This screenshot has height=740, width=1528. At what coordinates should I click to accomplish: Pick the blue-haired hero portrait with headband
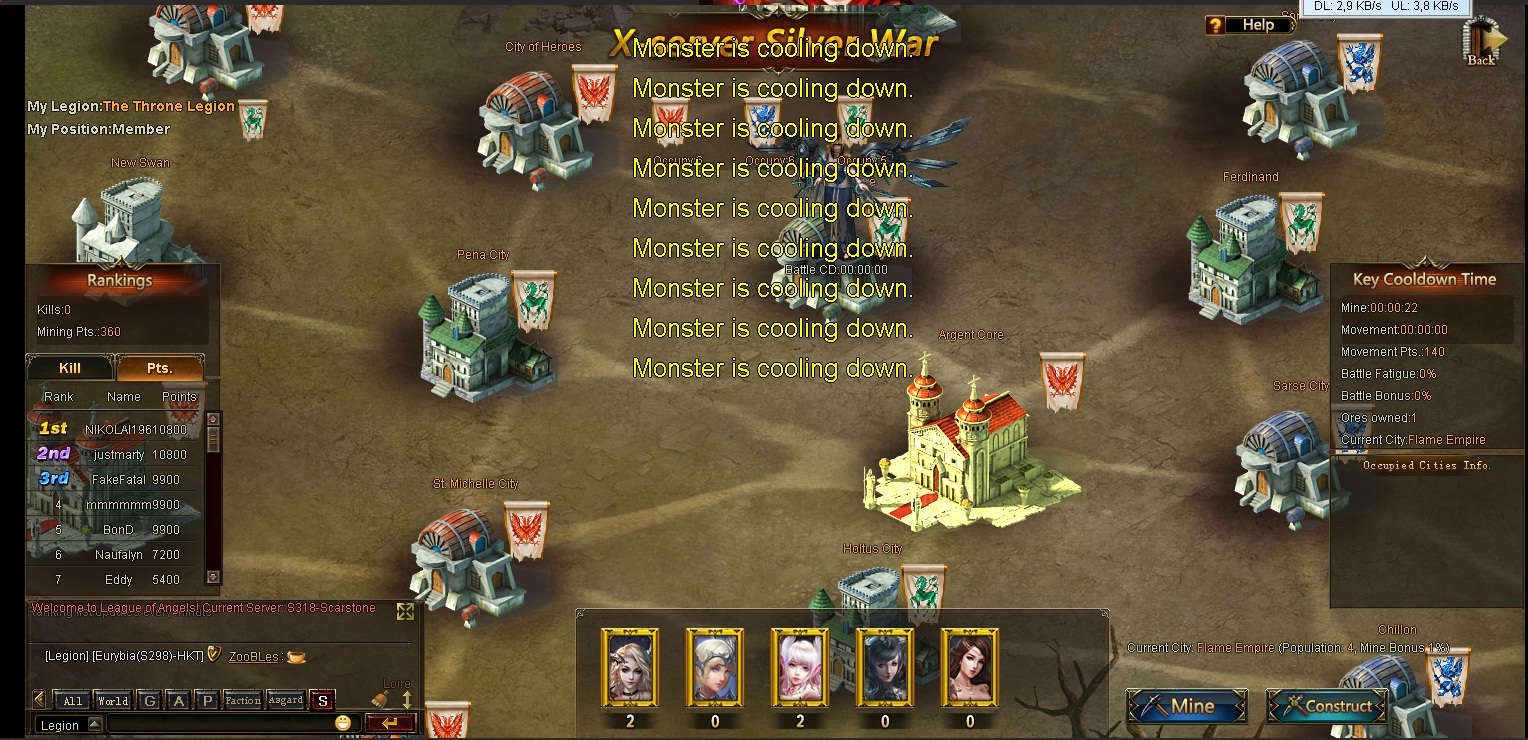pyautogui.click(x=714, y=666)
